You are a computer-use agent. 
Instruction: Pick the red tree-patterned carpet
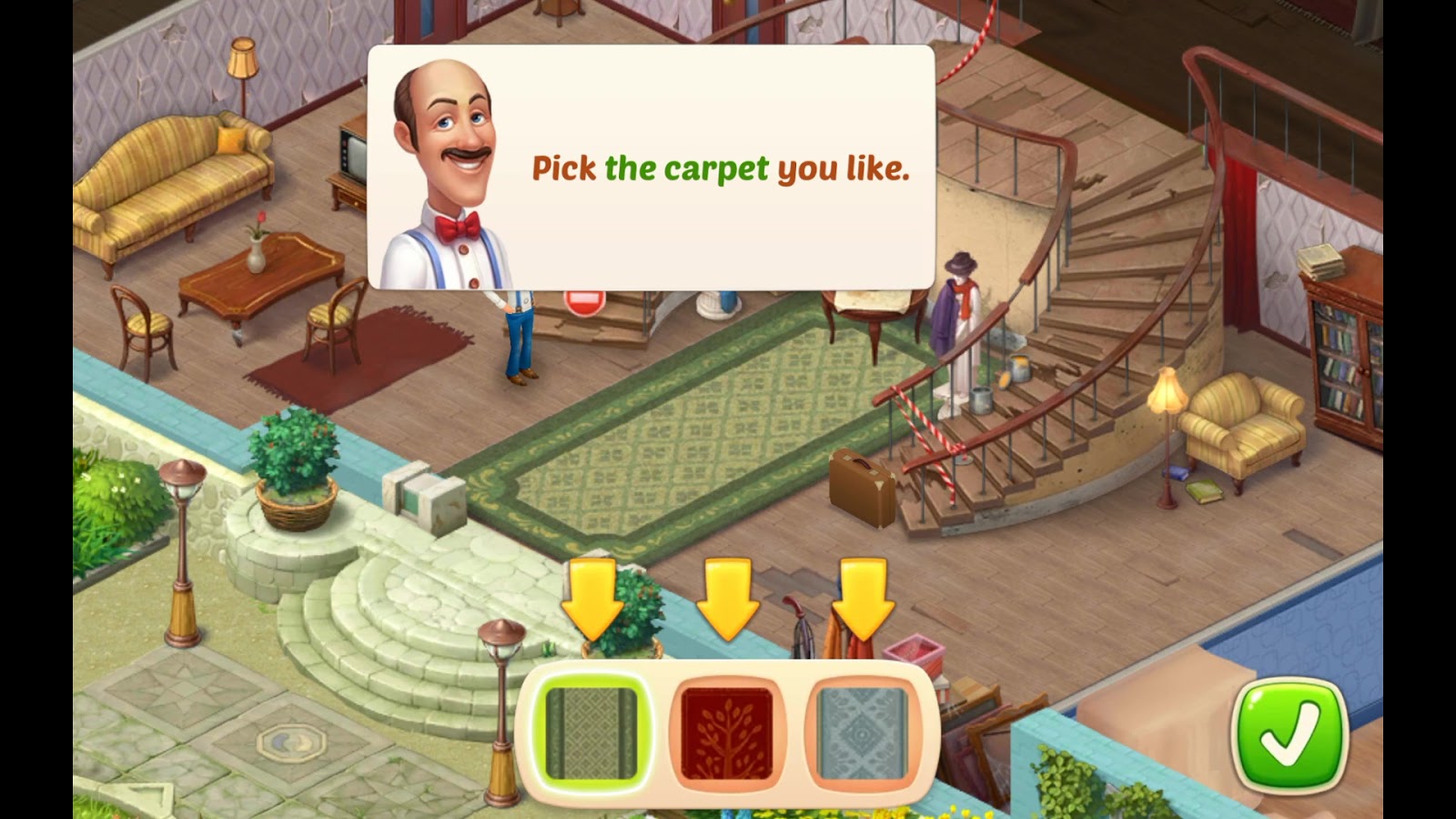coord(725,733)
